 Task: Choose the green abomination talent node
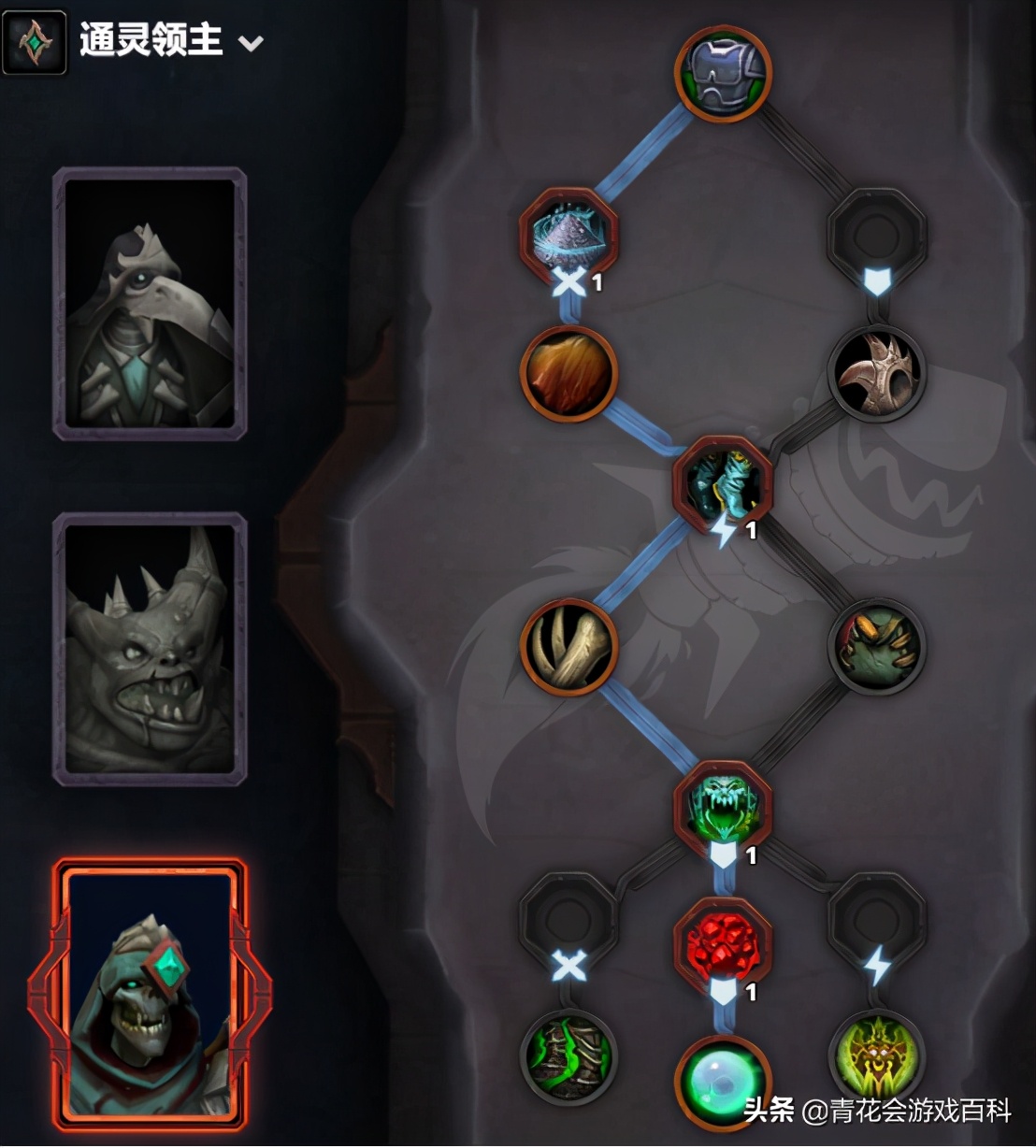pos(877,647)
